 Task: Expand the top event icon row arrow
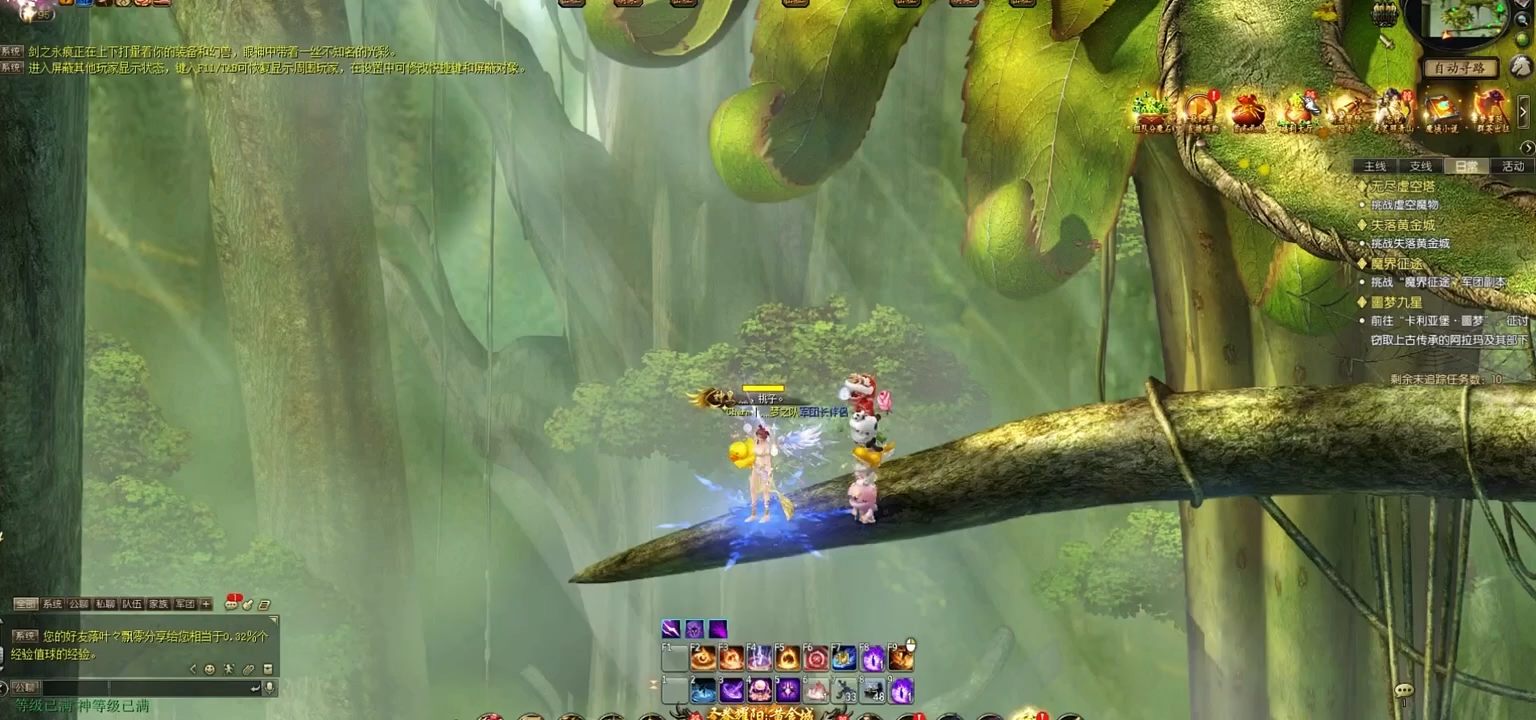1524,109
